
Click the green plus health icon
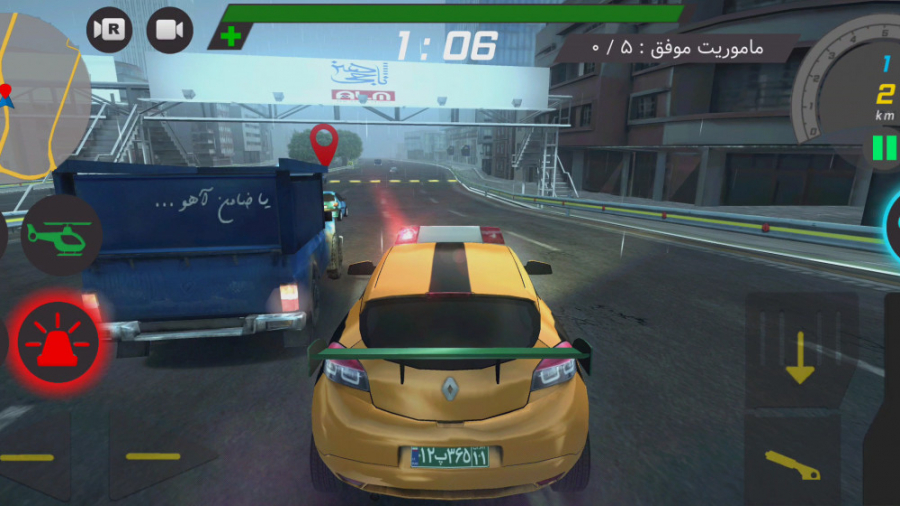click(x=231, y=37)
